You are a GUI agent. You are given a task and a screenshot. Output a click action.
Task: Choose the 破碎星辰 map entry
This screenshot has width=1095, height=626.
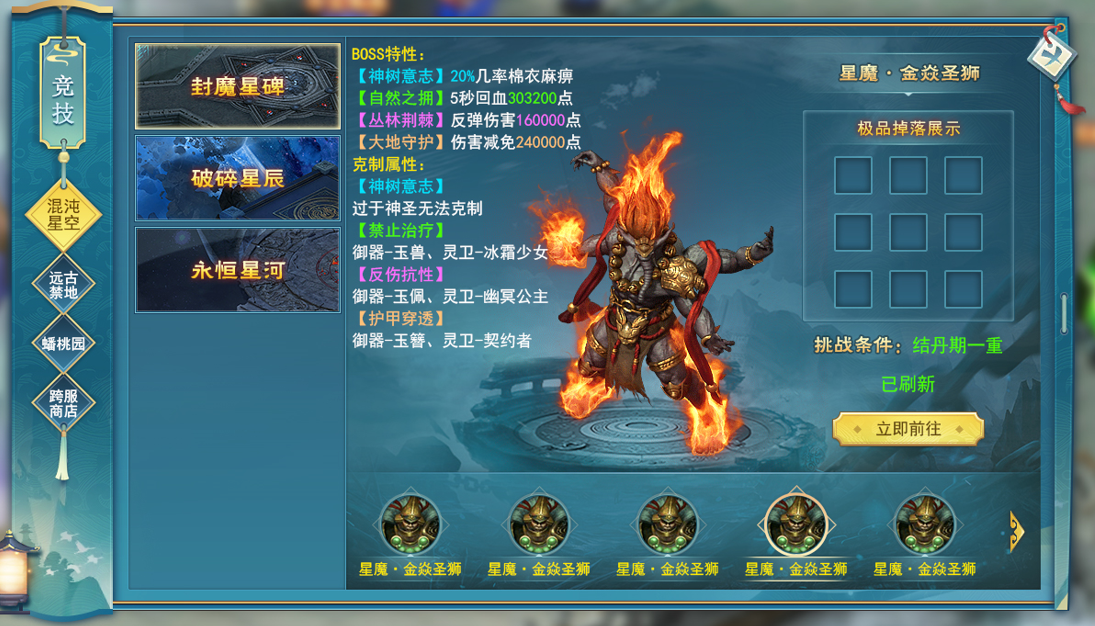point(237,178)
